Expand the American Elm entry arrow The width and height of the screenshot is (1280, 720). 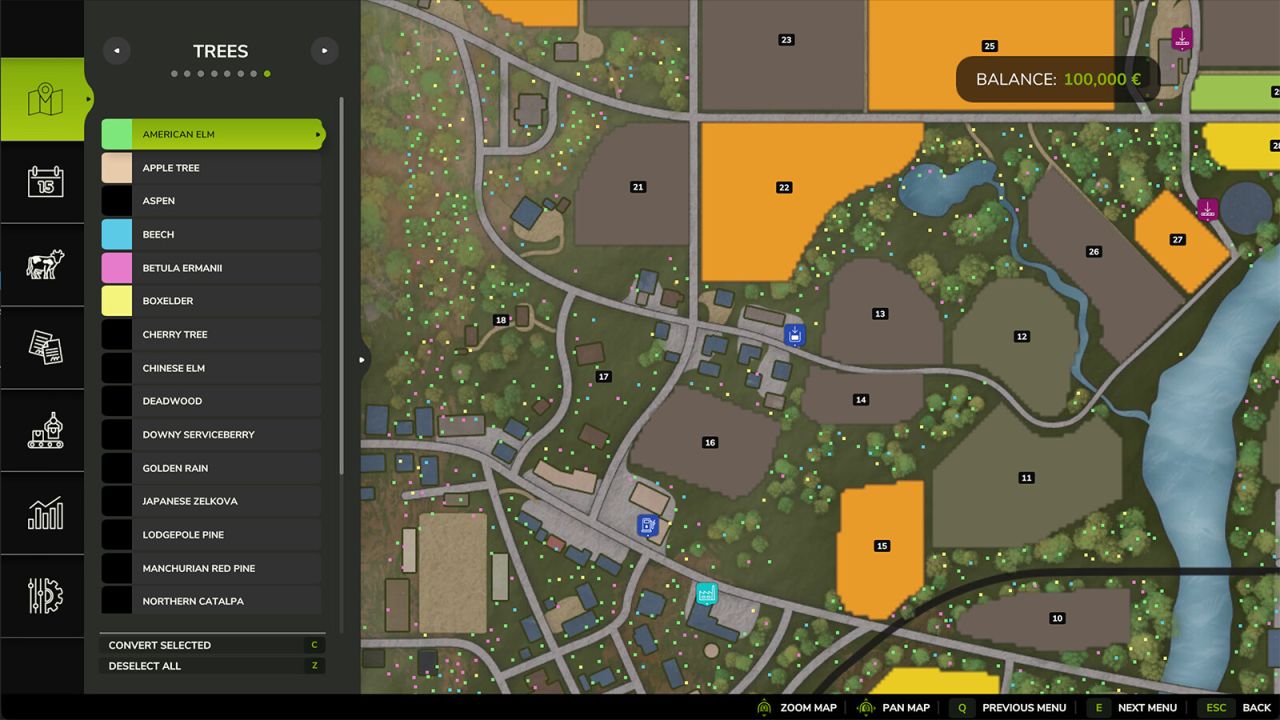[318, 133]
